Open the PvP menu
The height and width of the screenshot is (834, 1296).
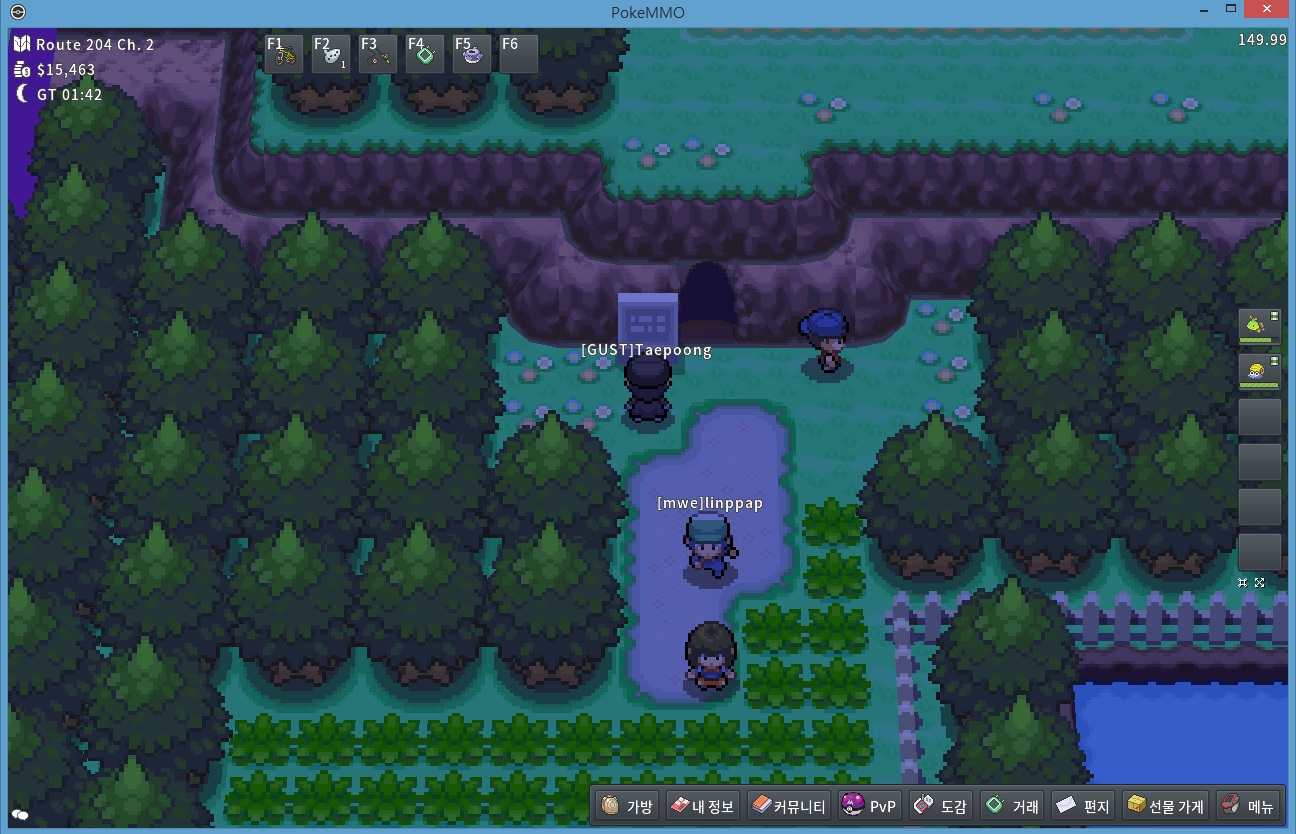[870, 806]
